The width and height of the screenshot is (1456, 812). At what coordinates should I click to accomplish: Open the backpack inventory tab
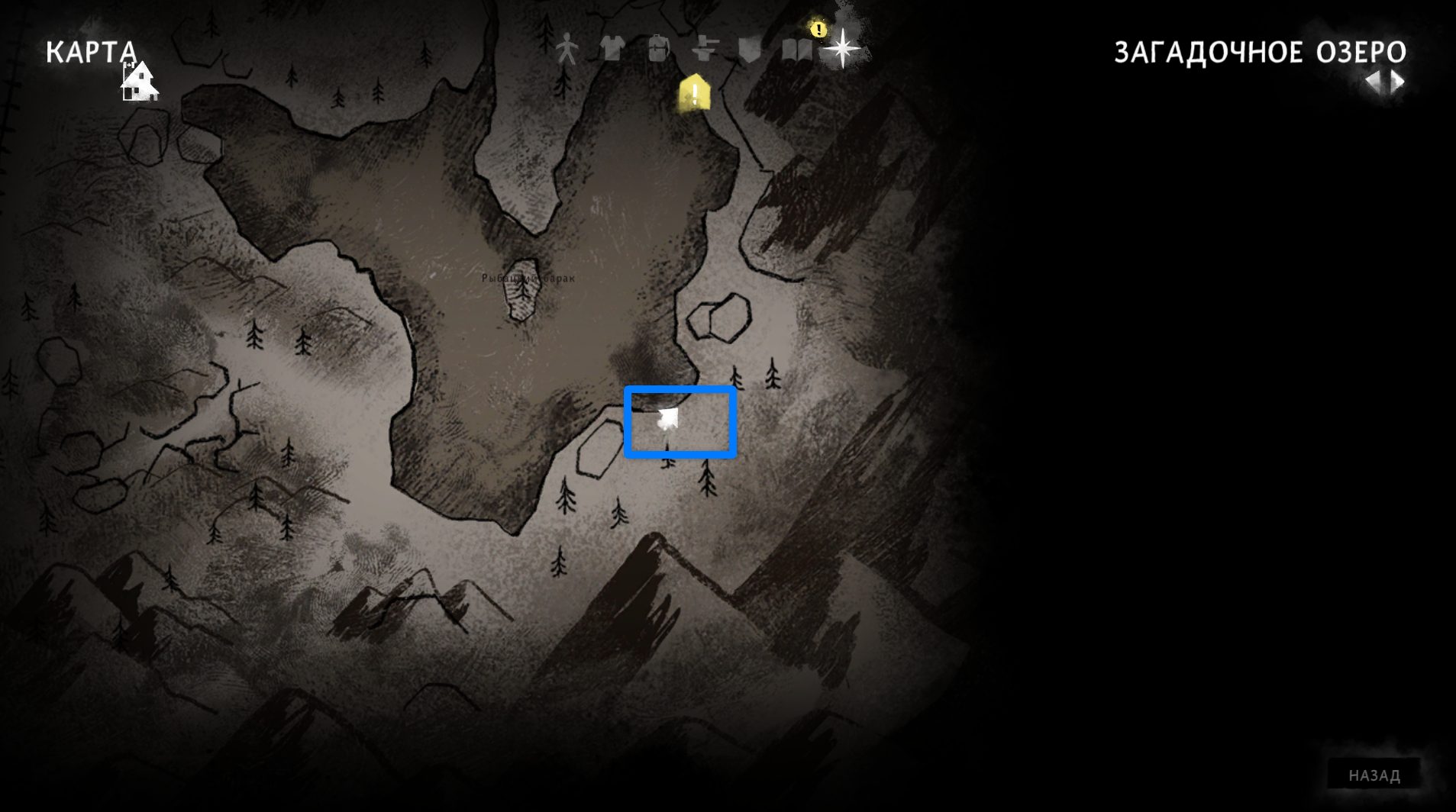tap(658, 50)
